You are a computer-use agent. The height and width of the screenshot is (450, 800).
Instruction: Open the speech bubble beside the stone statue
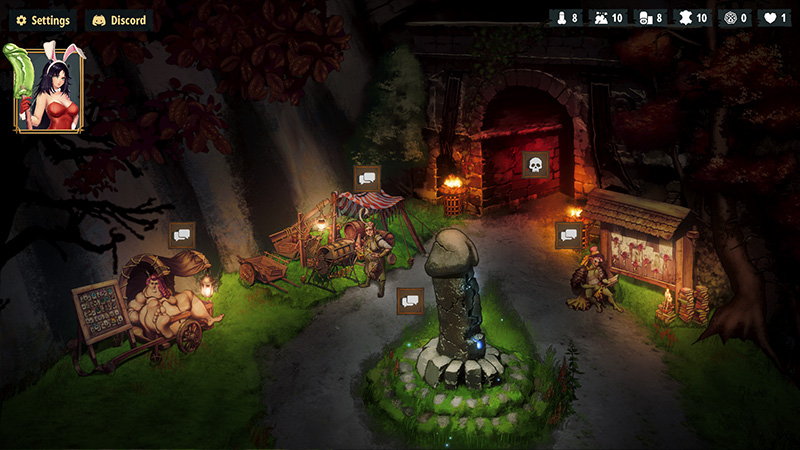click(x=410, y=300)
